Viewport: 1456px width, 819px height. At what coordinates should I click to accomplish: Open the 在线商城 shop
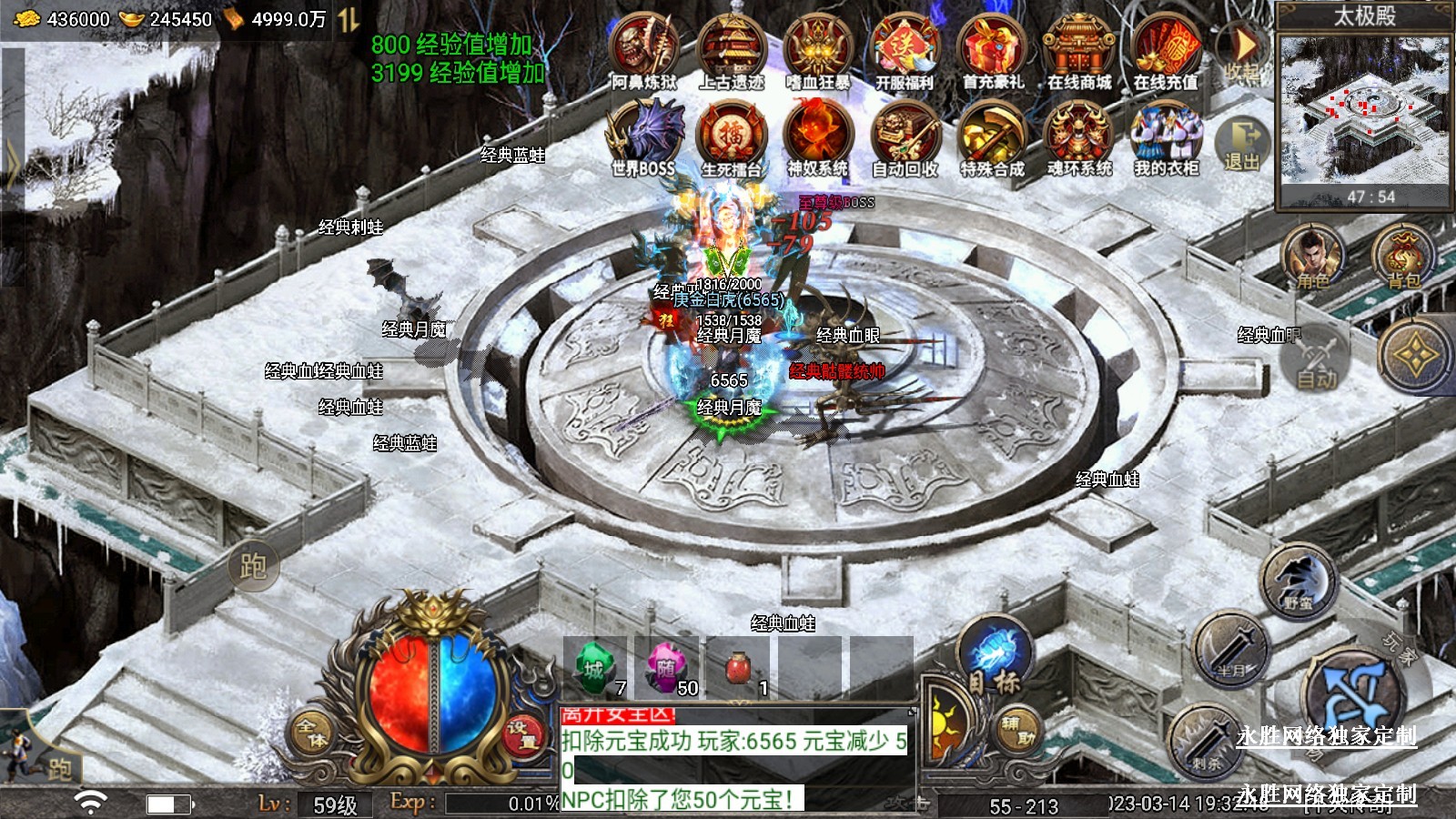(x=1078, y=52)
